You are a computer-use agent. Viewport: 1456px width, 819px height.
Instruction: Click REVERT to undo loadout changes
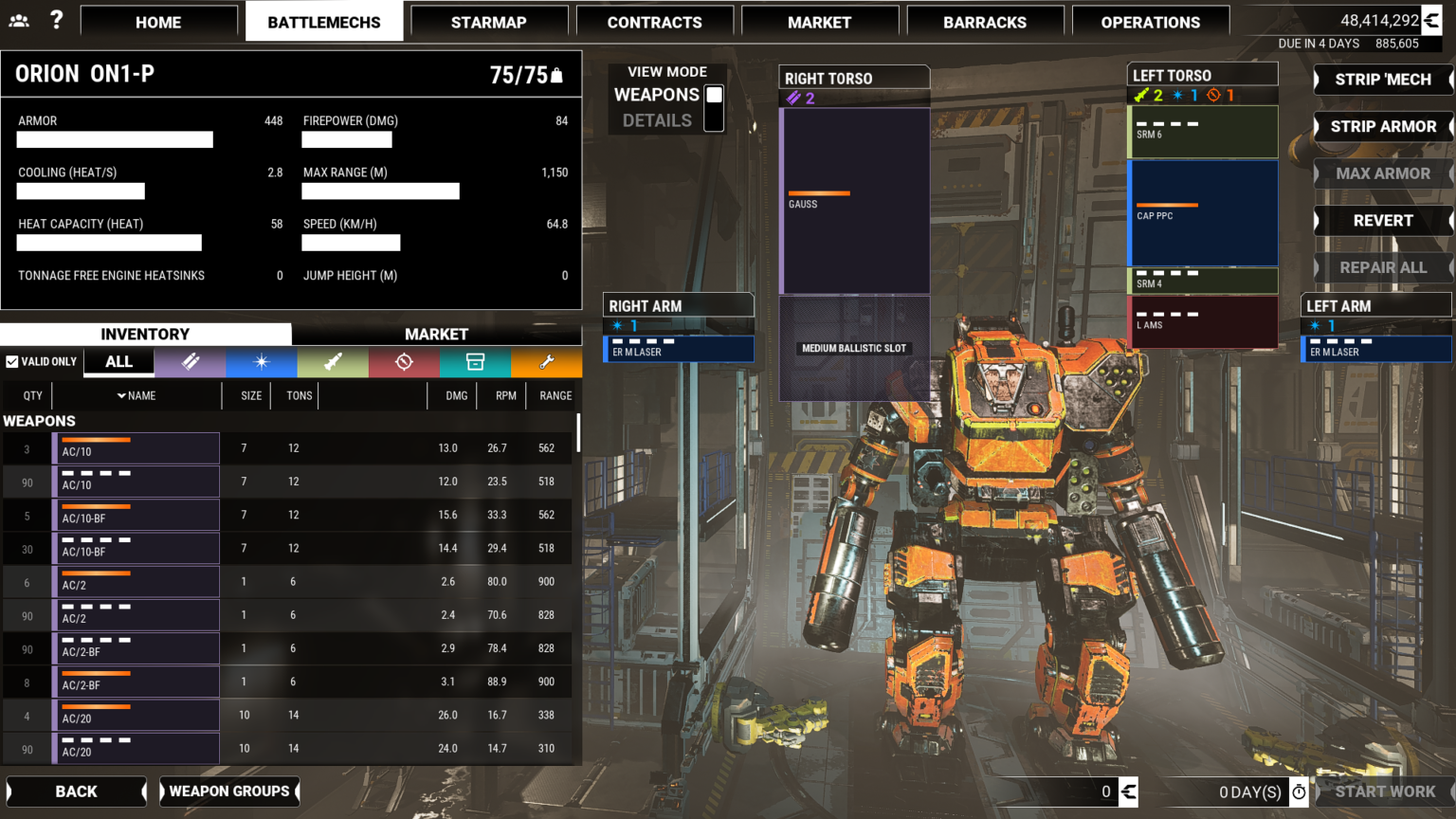1383,220
